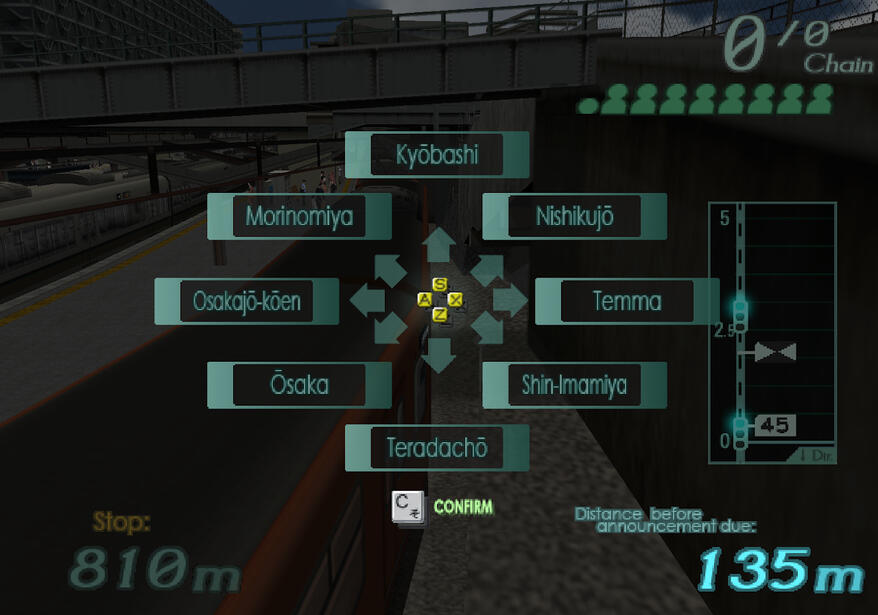
Task: Click the left arrow on the direction wheel
Action: coord(368,300)
